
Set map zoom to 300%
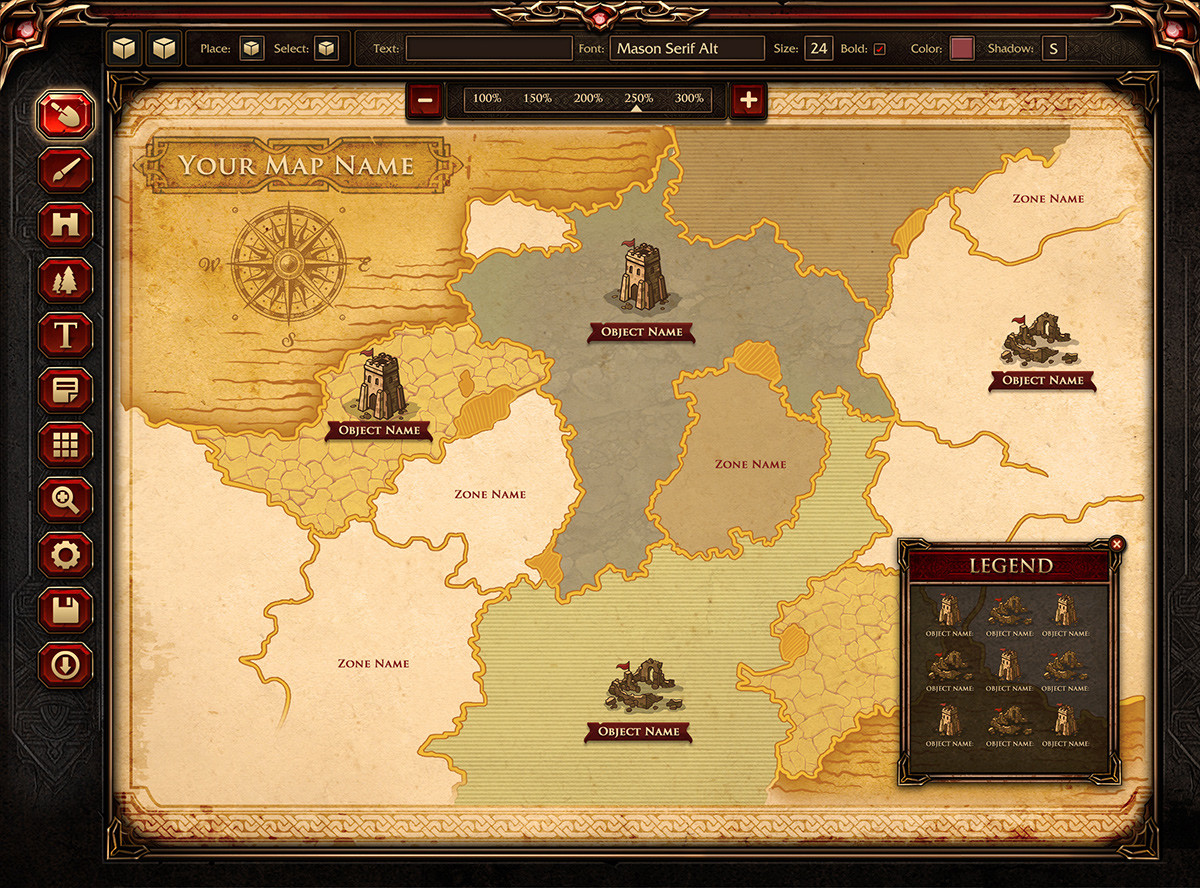click(689, 98)
